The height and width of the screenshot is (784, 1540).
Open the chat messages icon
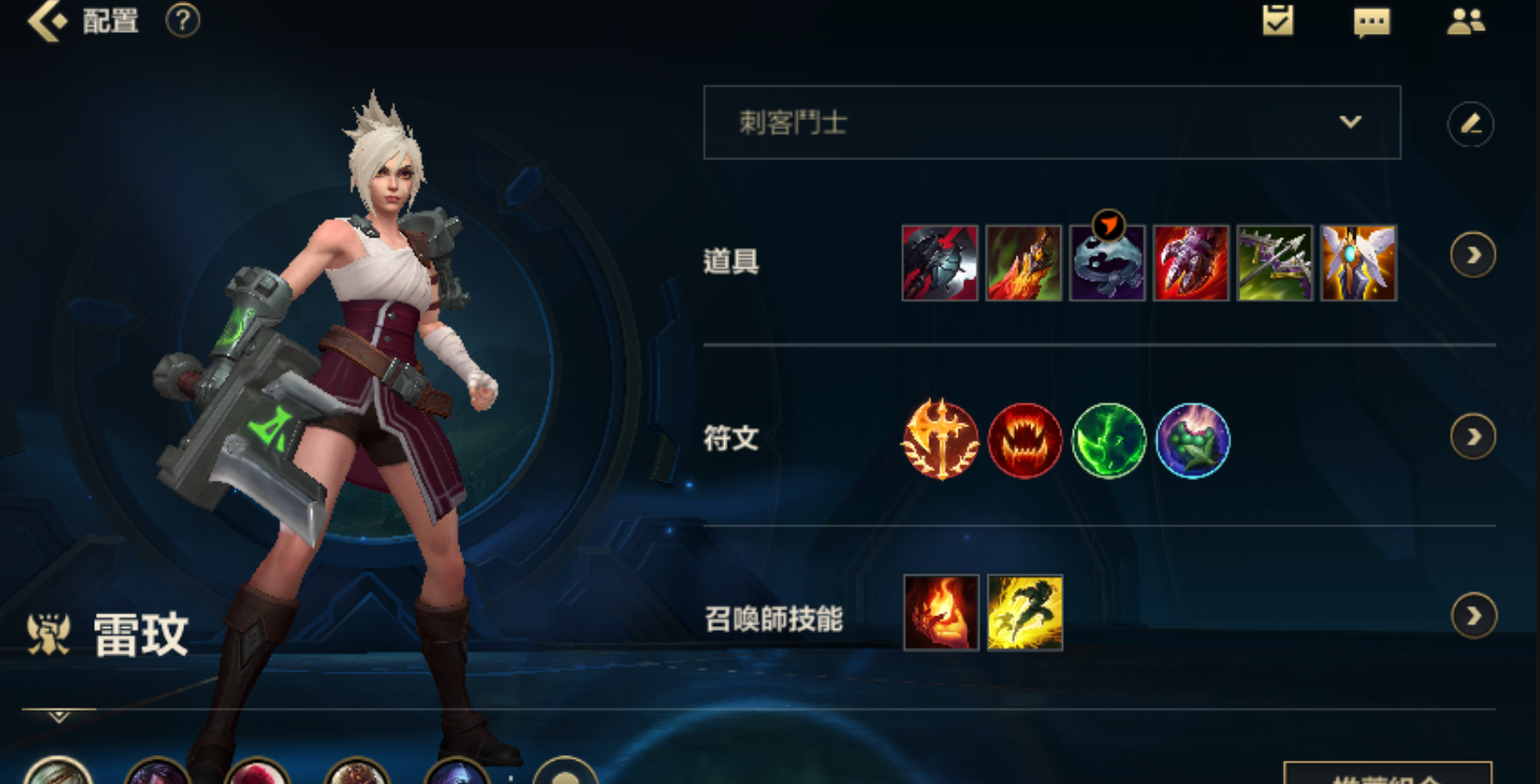click(1371, 21)
